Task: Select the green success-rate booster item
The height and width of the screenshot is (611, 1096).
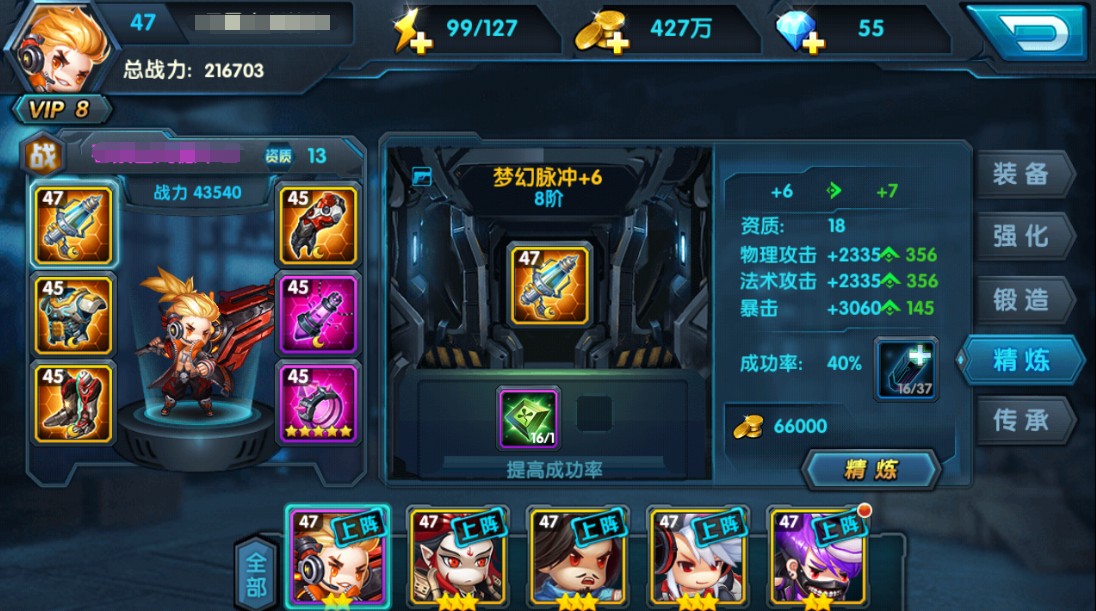Action: coord(528,417)
